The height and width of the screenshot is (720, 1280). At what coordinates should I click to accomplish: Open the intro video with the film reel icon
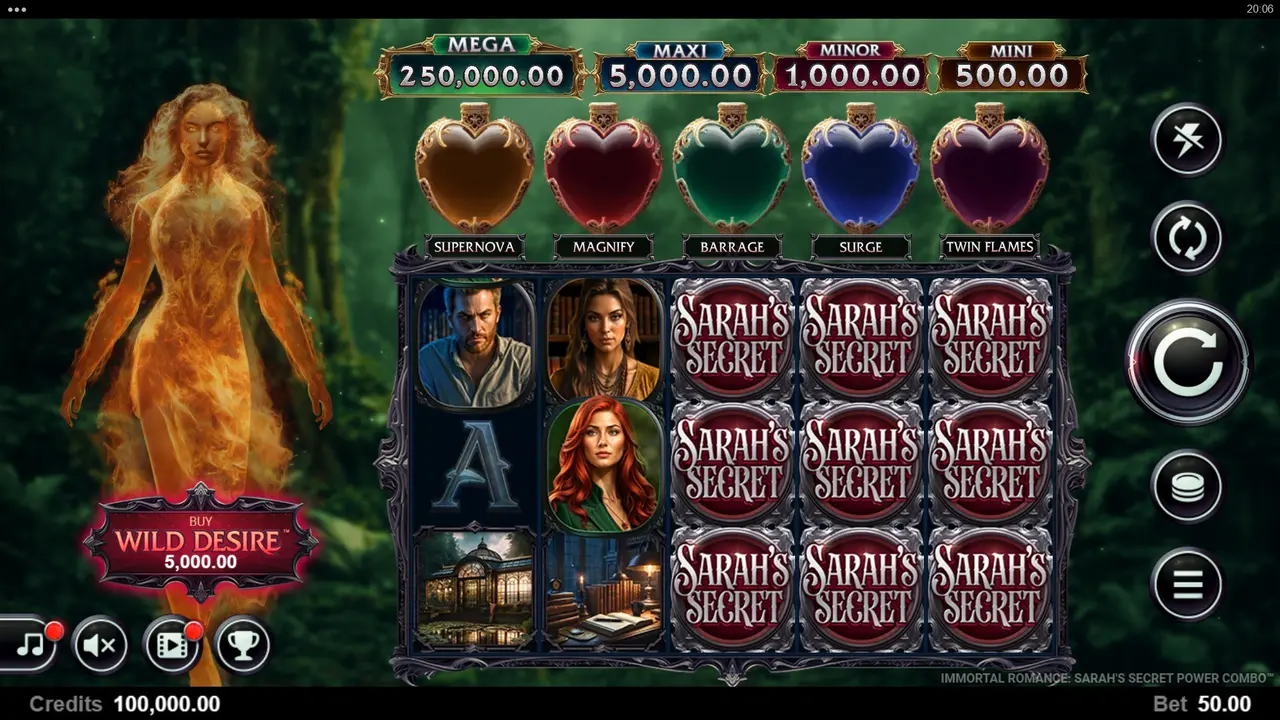tap(170, 645)
